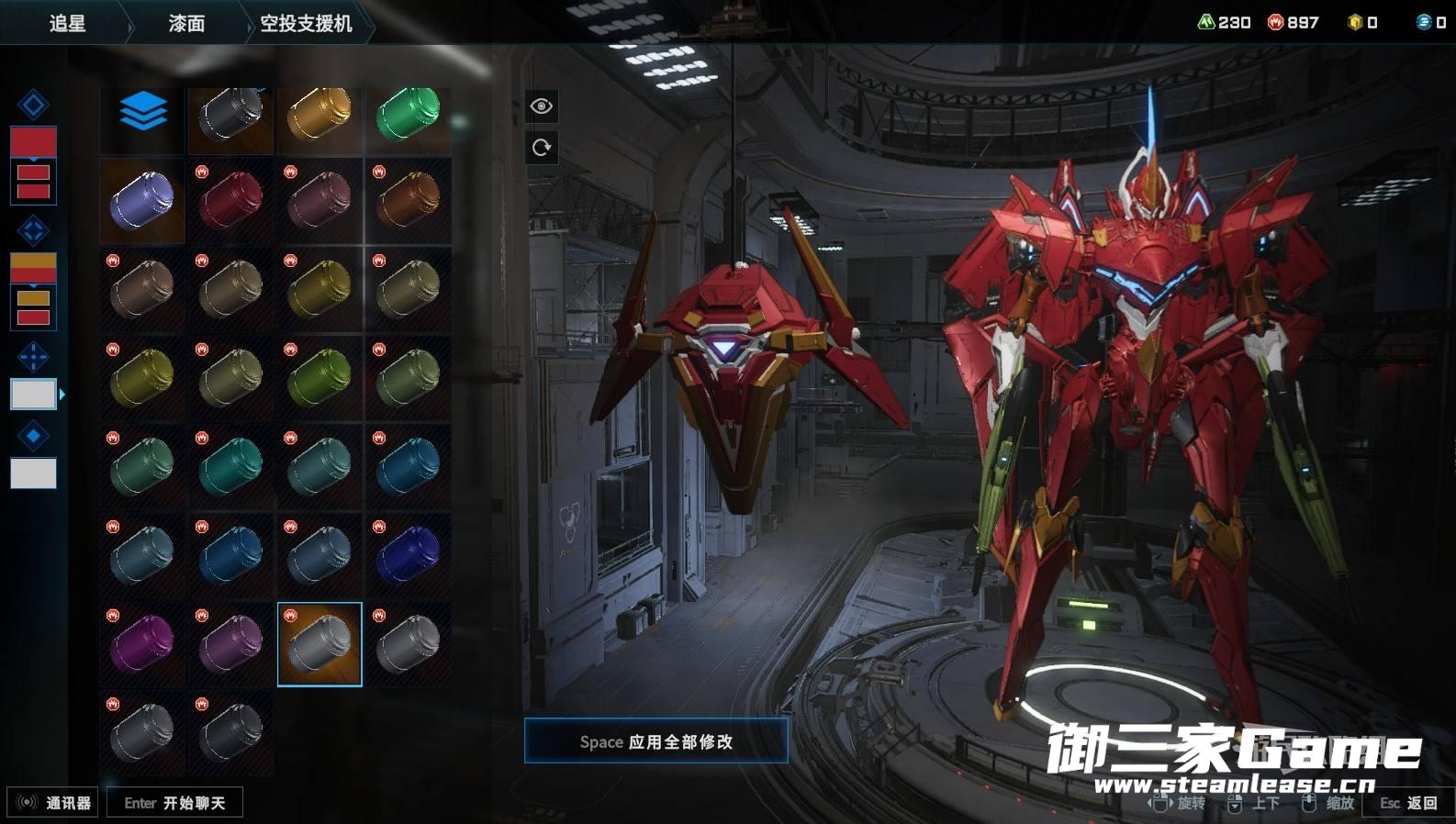Apply all changes with 应用全部修改

[x=655, y=741]
